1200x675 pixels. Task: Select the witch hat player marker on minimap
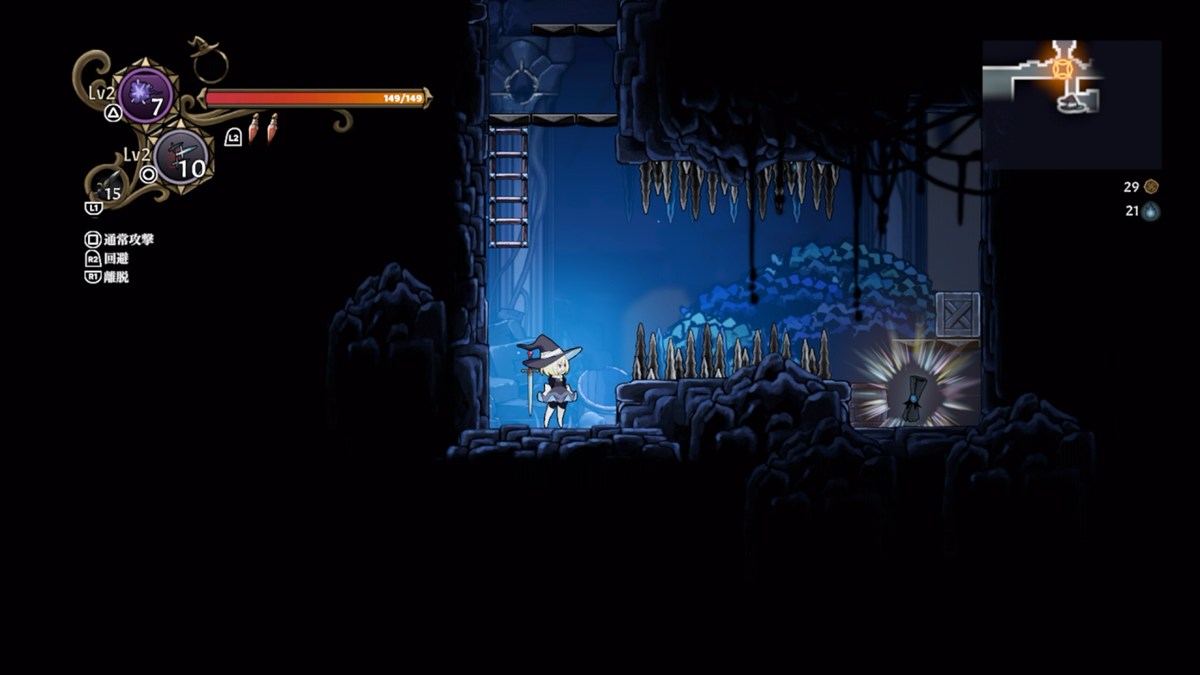click(x=1072, y=101)
